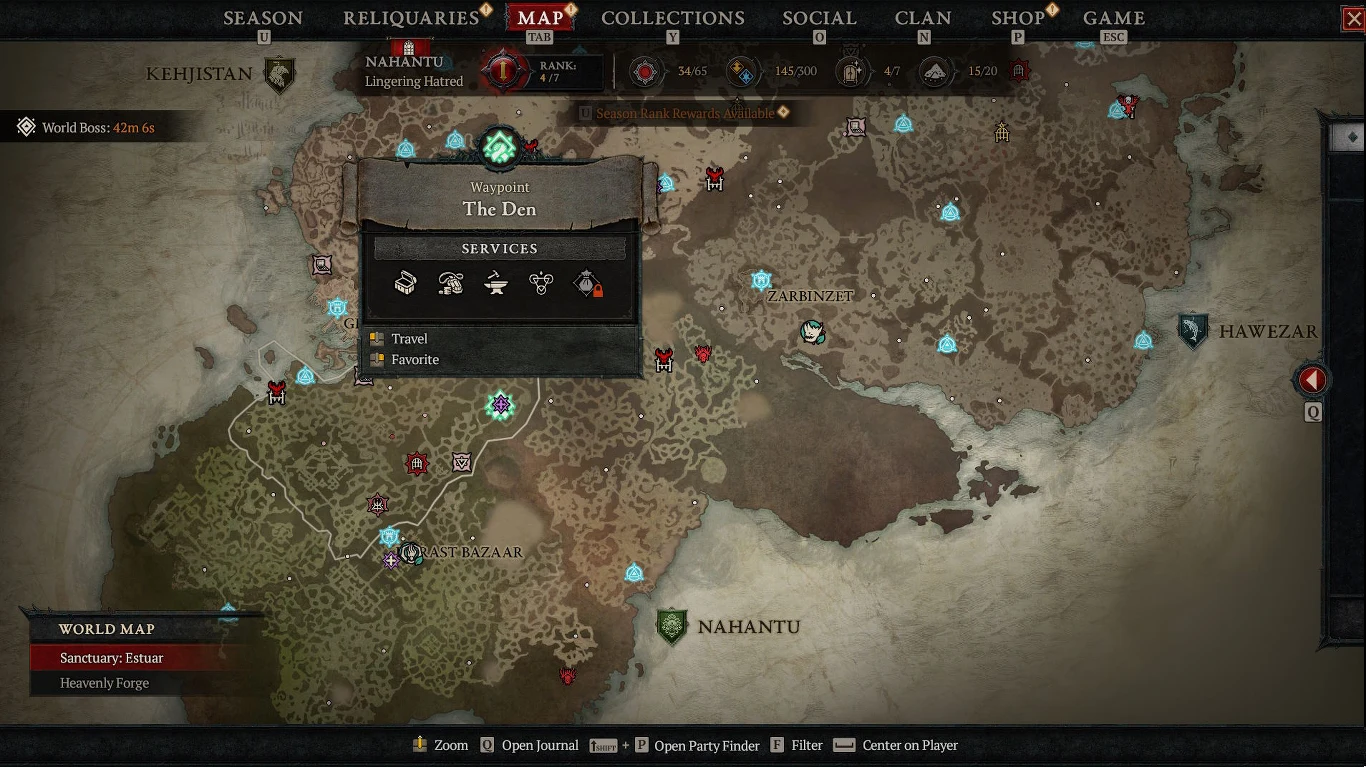
Task: Open the Season tab
Action: 263,18
